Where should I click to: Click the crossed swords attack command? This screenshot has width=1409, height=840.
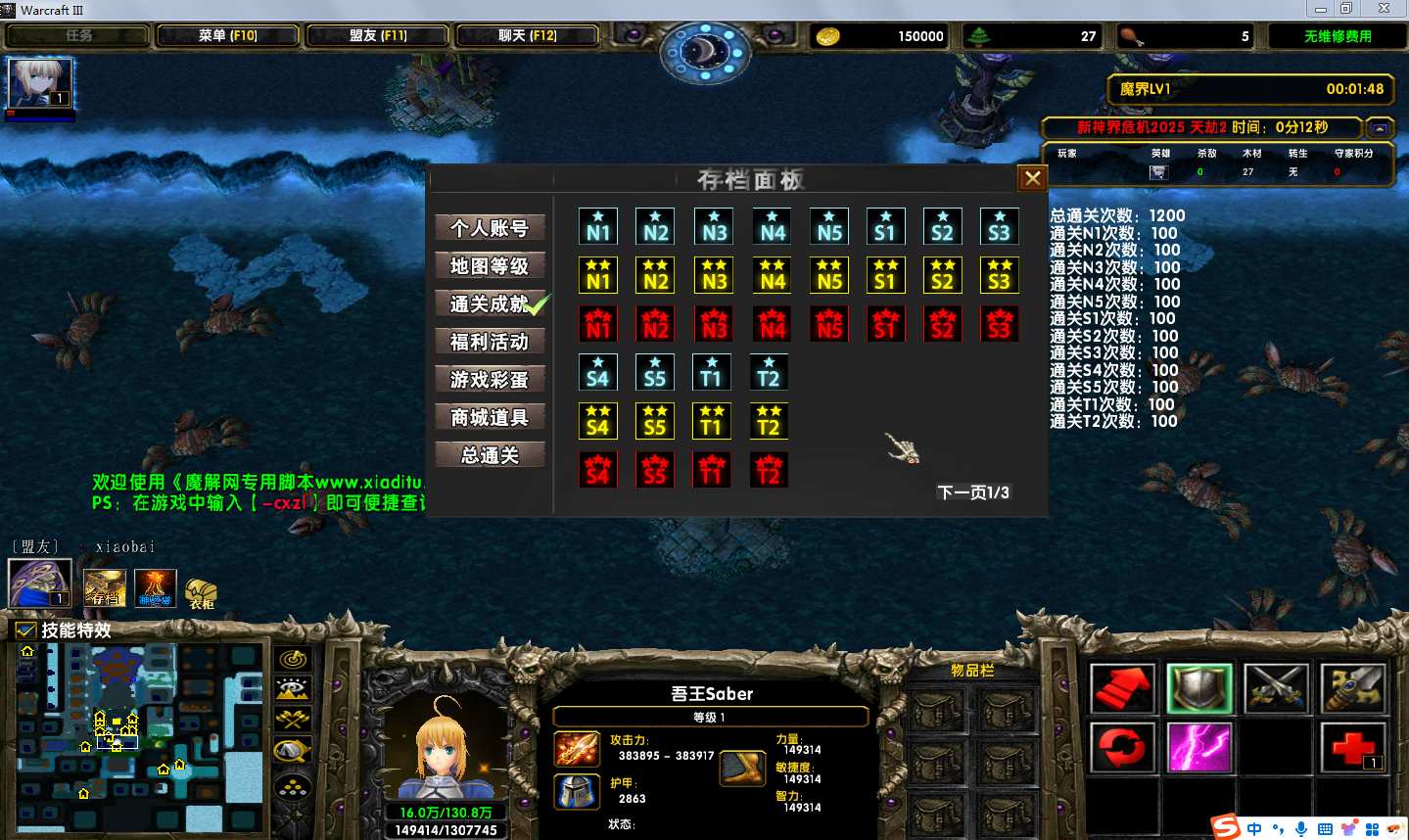click(1276, 687)
